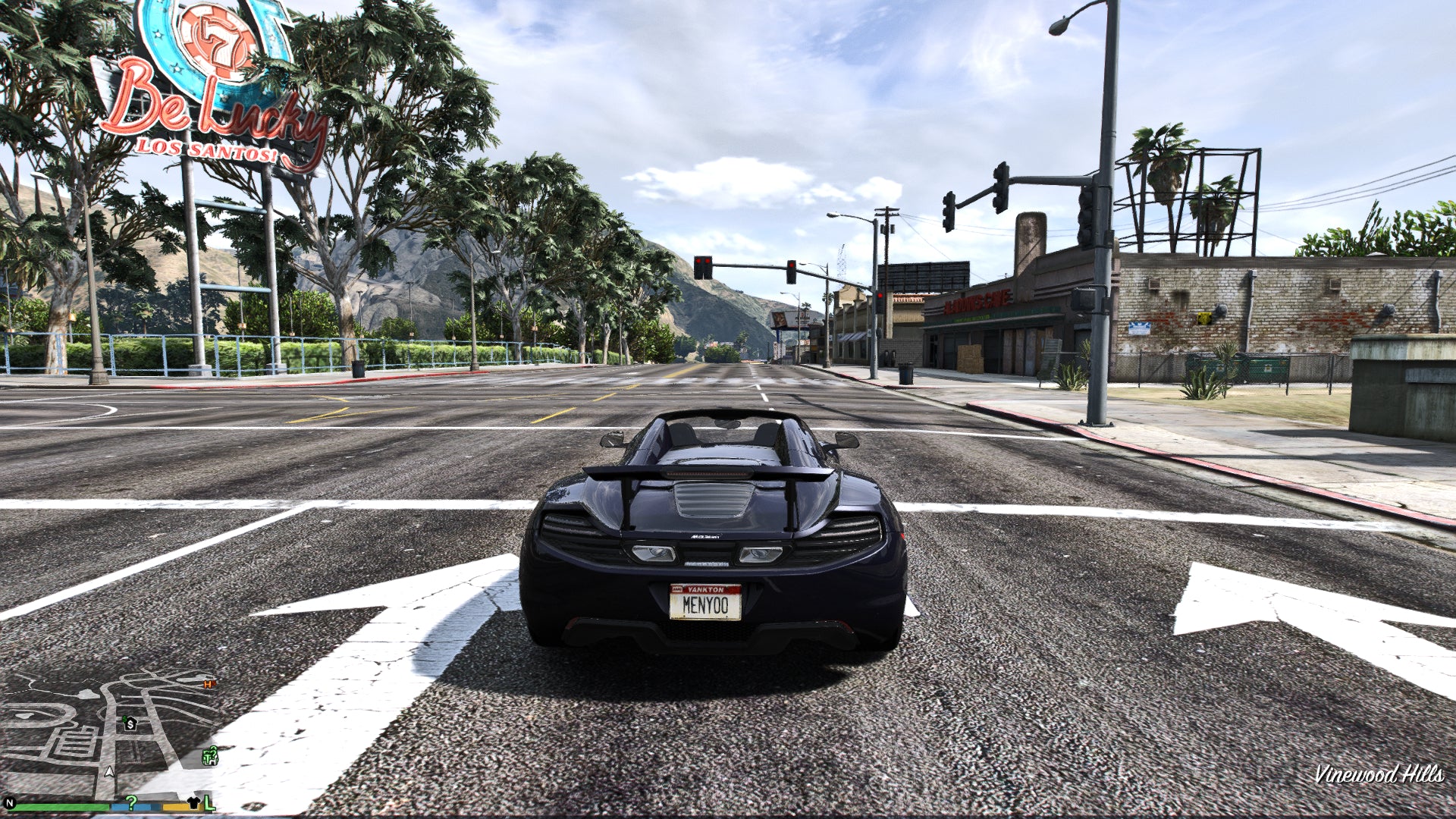This screenshot has height=819, width=1456.
Task: Click the small cloud symbol on the minimap
Action: coord(88,694)
